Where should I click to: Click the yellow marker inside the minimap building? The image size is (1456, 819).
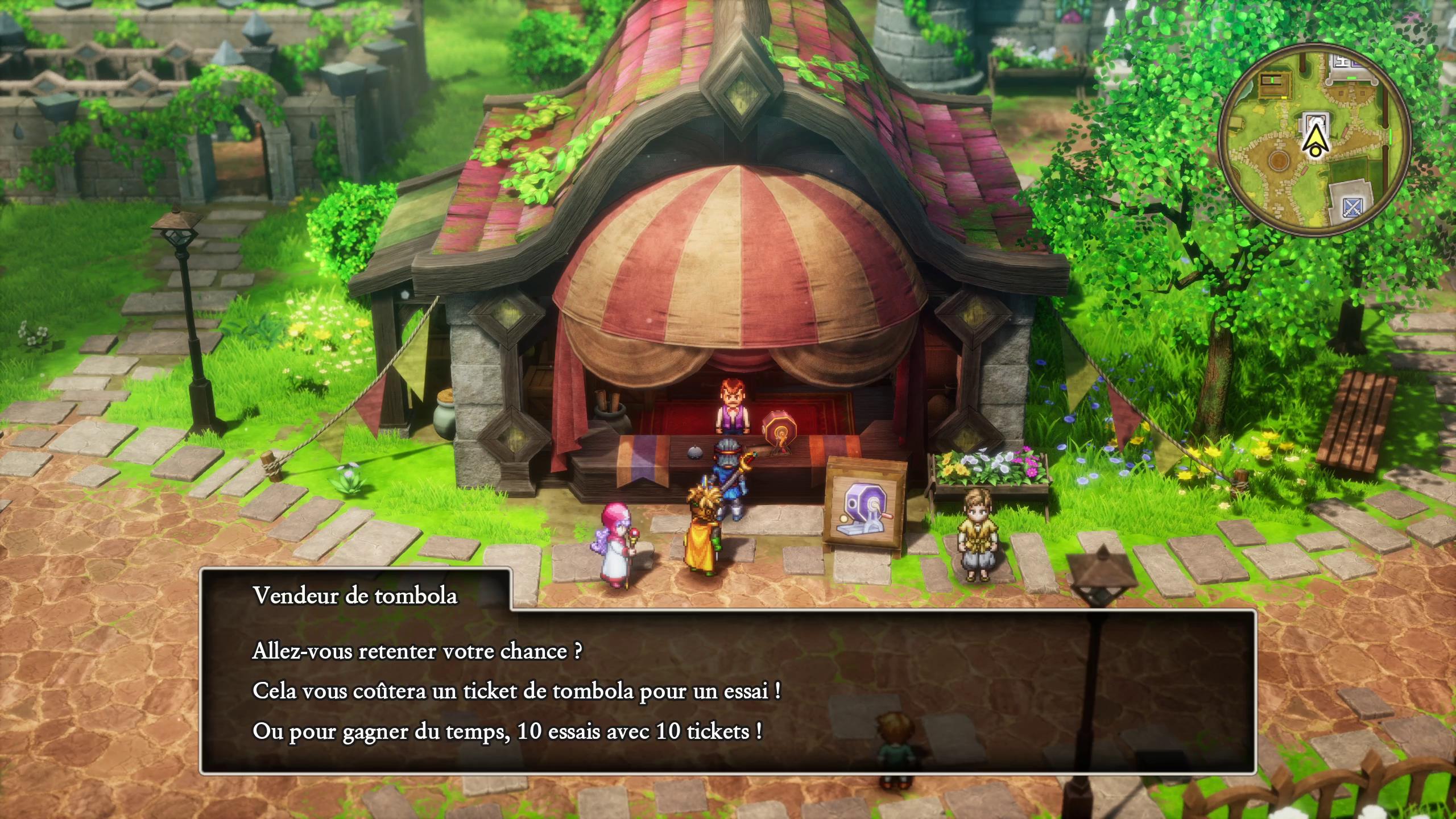[x=1284, y=97]
